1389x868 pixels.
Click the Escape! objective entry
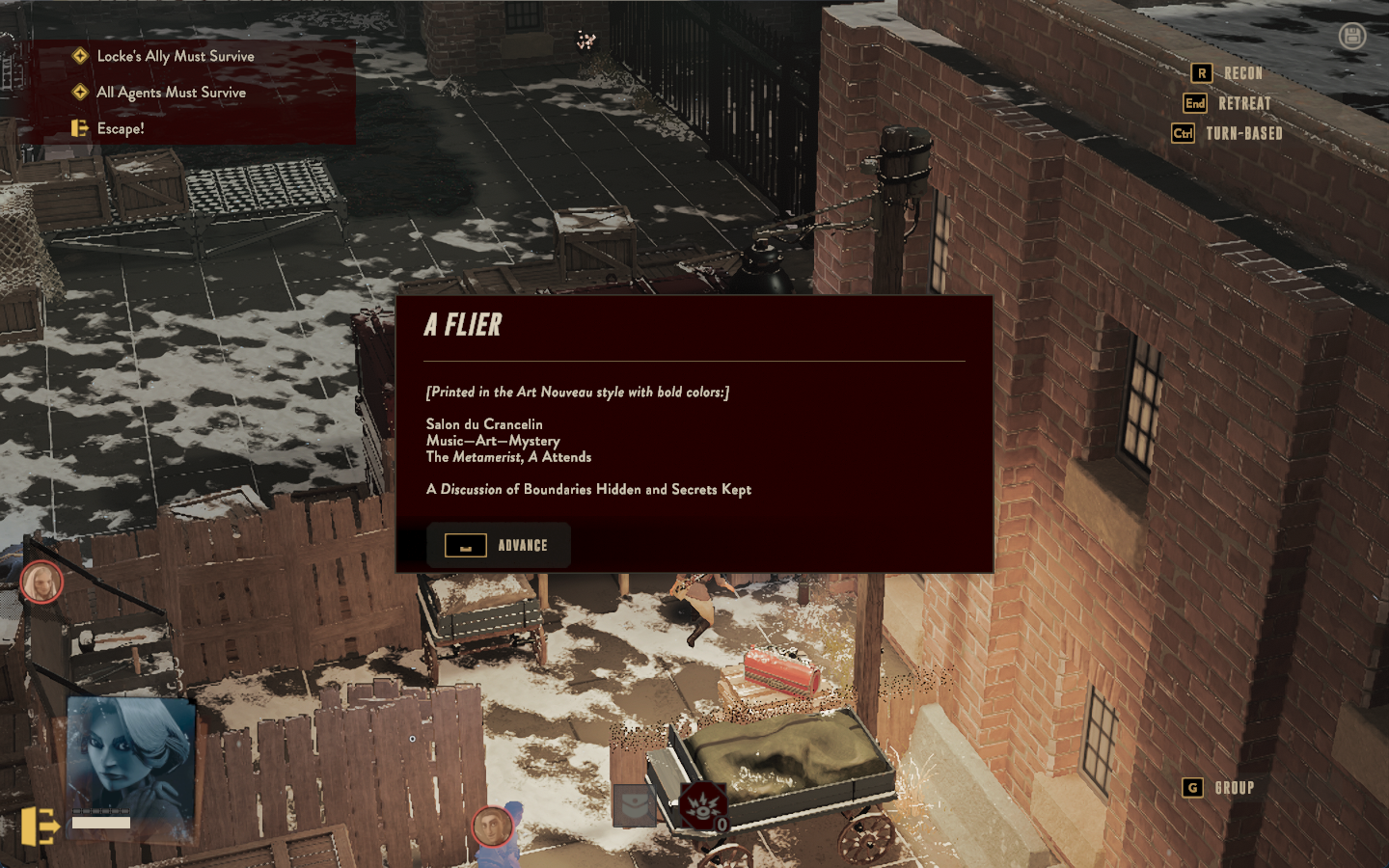(120, 128)
